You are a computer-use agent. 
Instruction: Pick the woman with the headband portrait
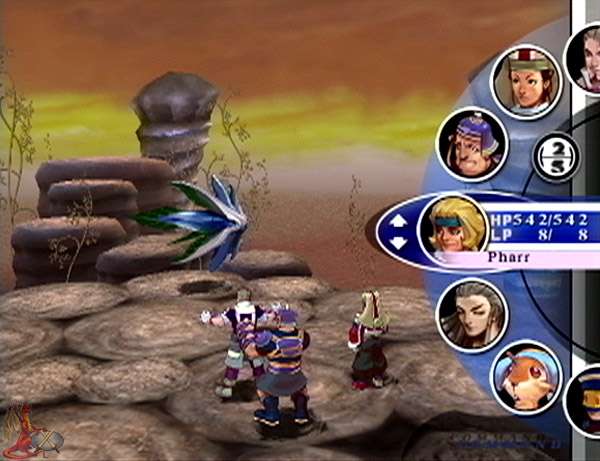click(x=526, y=82)
